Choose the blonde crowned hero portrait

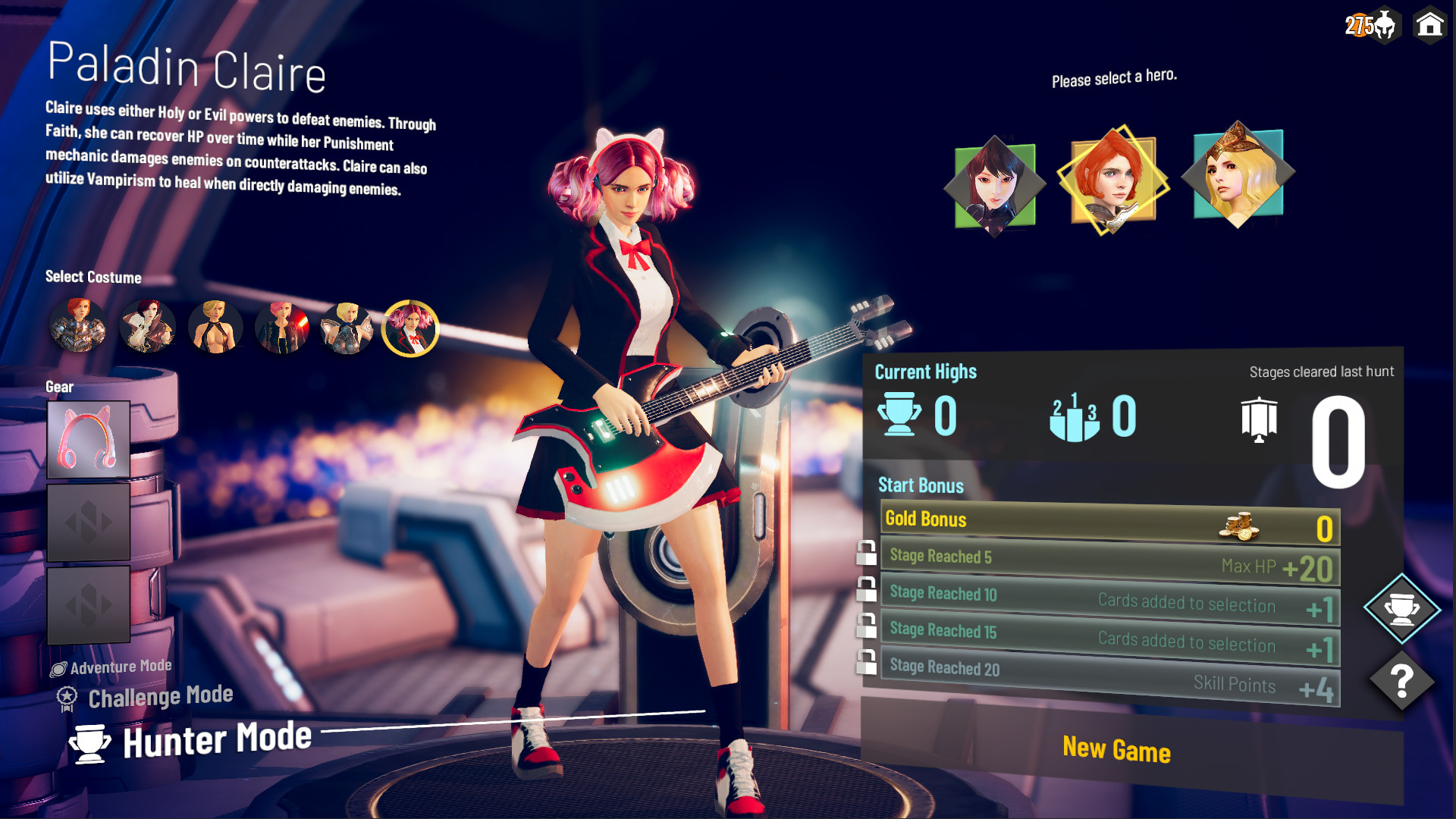click(1238, 172)
